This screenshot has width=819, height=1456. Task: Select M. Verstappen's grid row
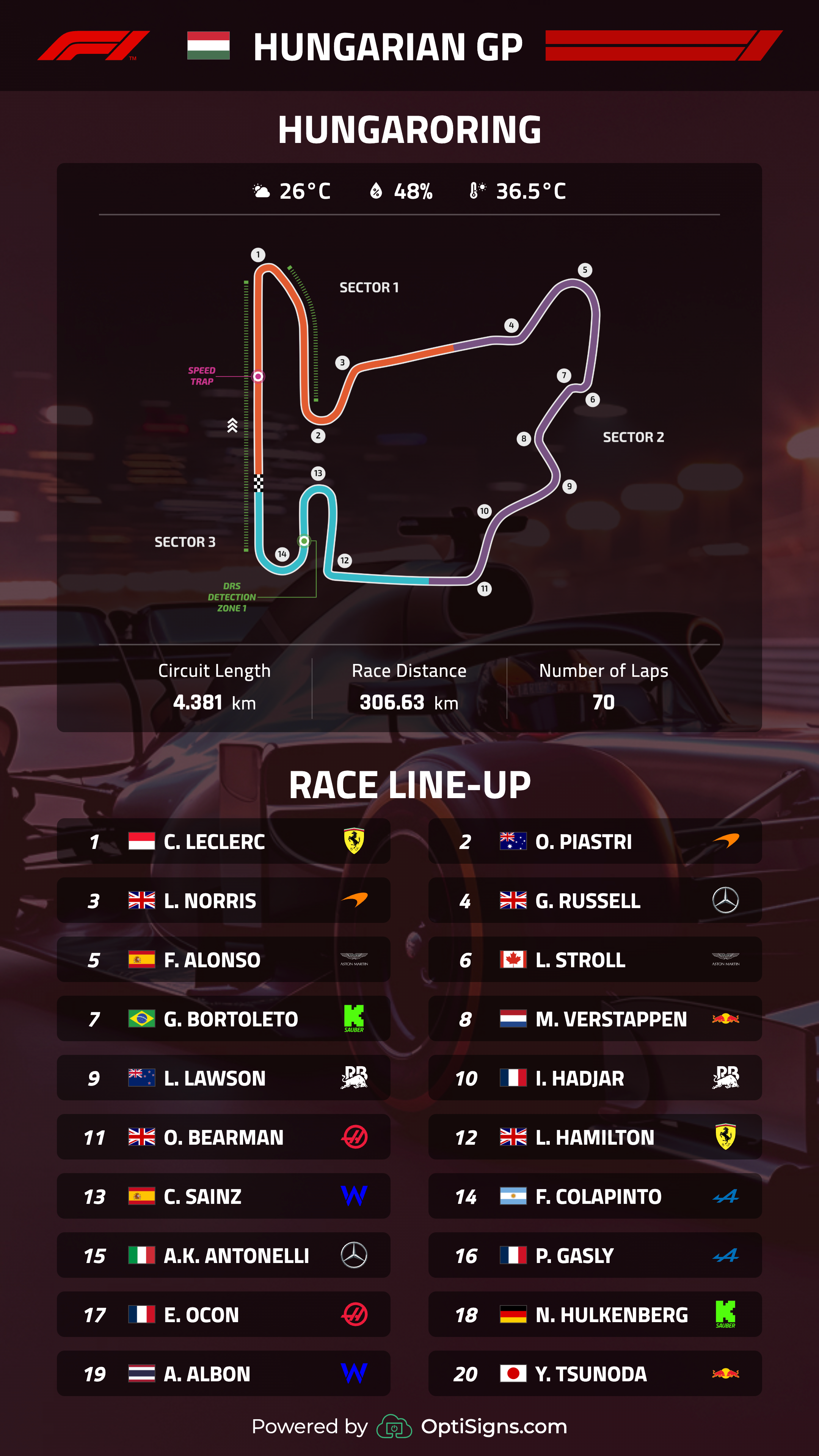coord(595,1018)
